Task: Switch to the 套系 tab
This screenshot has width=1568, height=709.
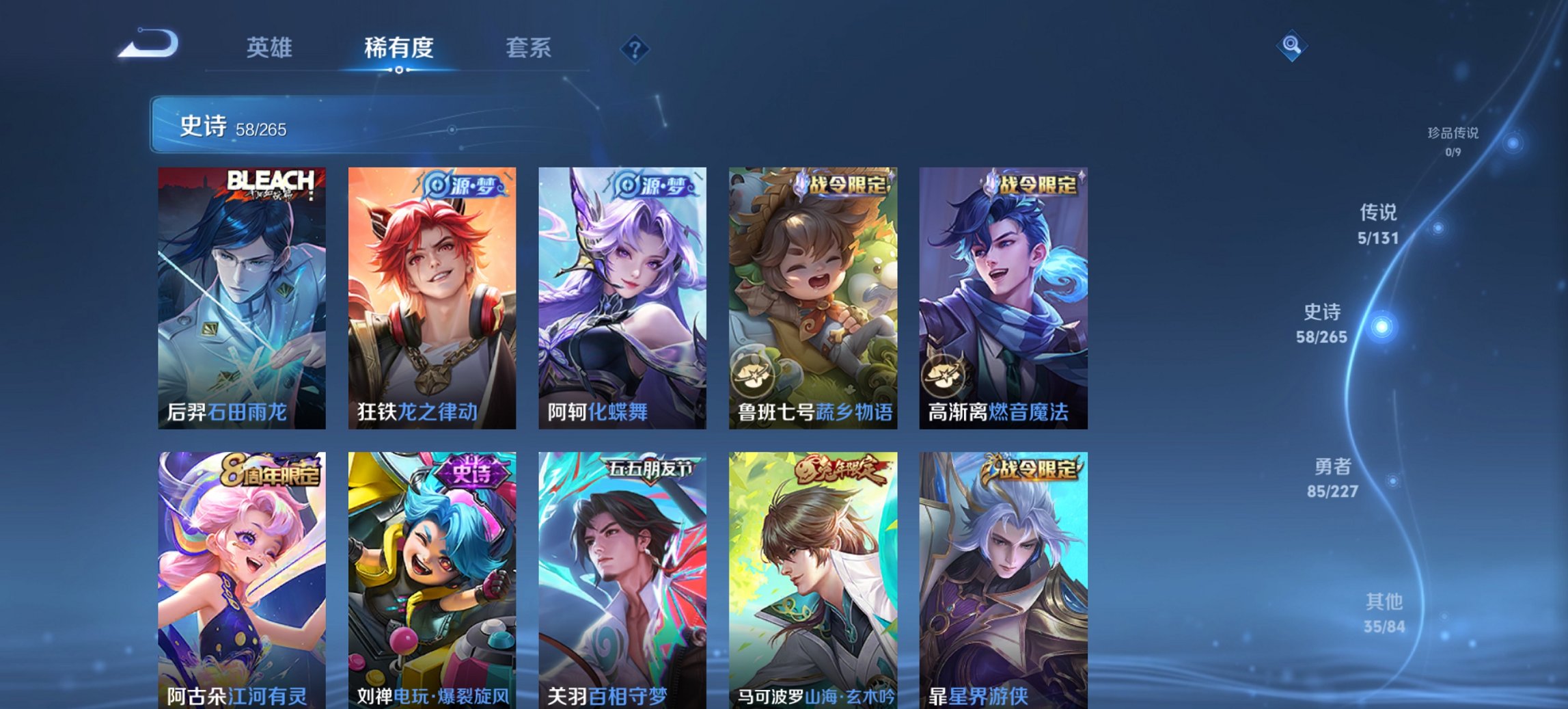Action: (x=528, y=48)
